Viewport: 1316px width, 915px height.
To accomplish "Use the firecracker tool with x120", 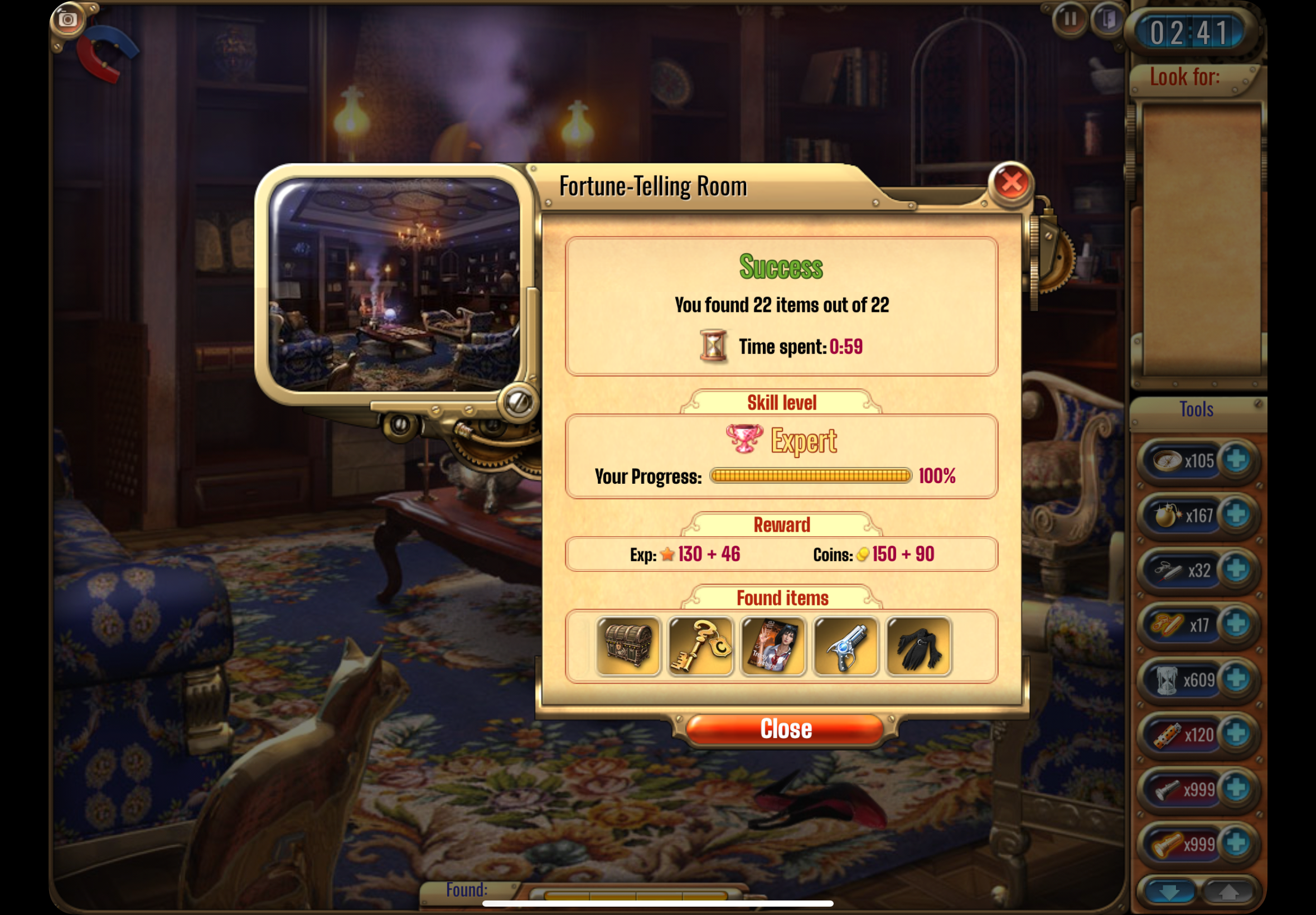I will click(1167, 735).
